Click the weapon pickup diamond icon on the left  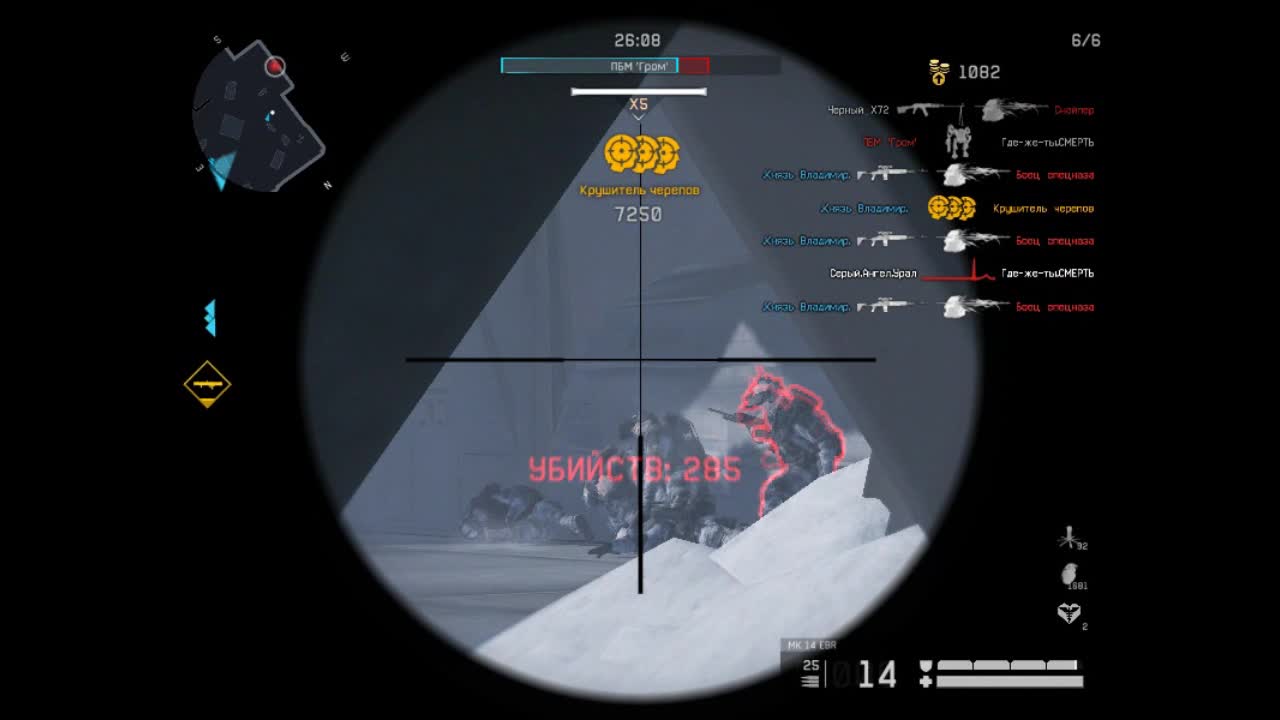click(206, 385)
